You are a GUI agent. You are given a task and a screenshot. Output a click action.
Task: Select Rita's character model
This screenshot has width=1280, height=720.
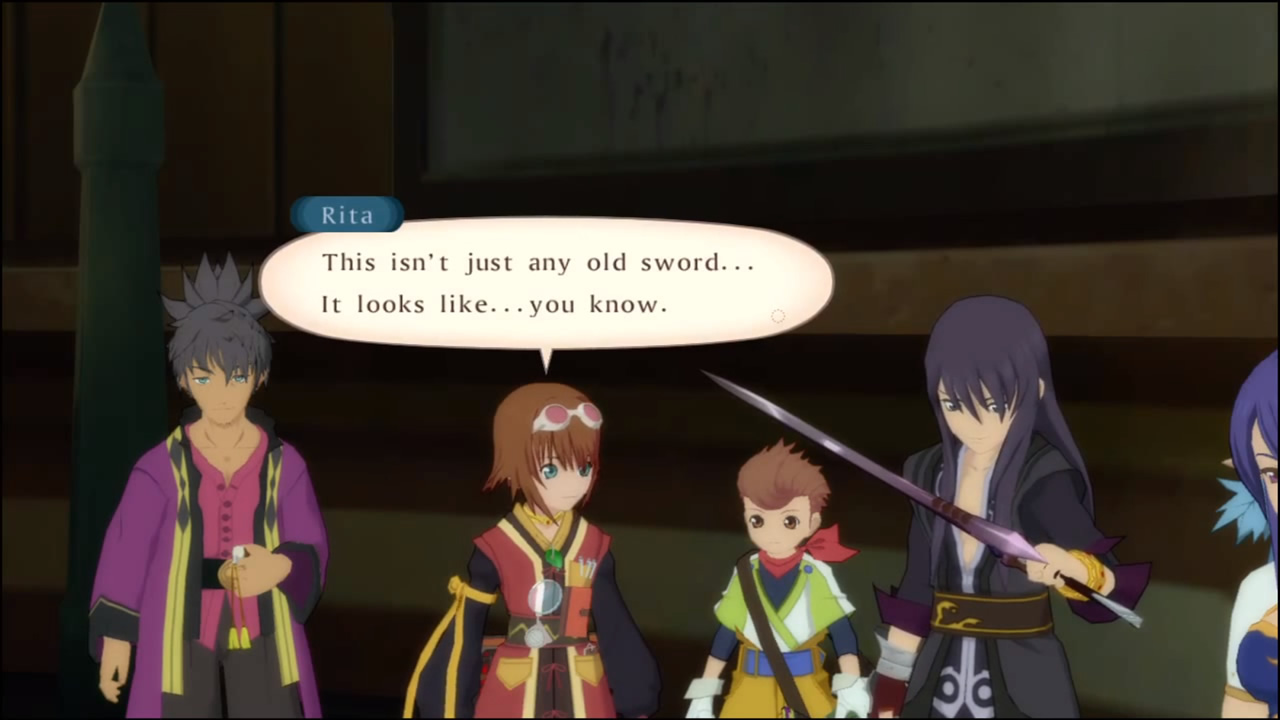tap(555, 500)
